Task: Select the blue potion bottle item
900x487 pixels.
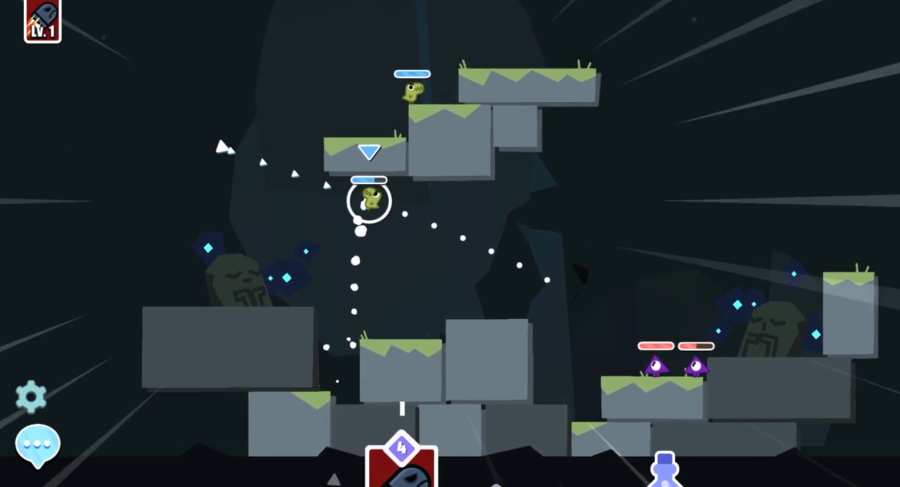Action: coord(665,470)
